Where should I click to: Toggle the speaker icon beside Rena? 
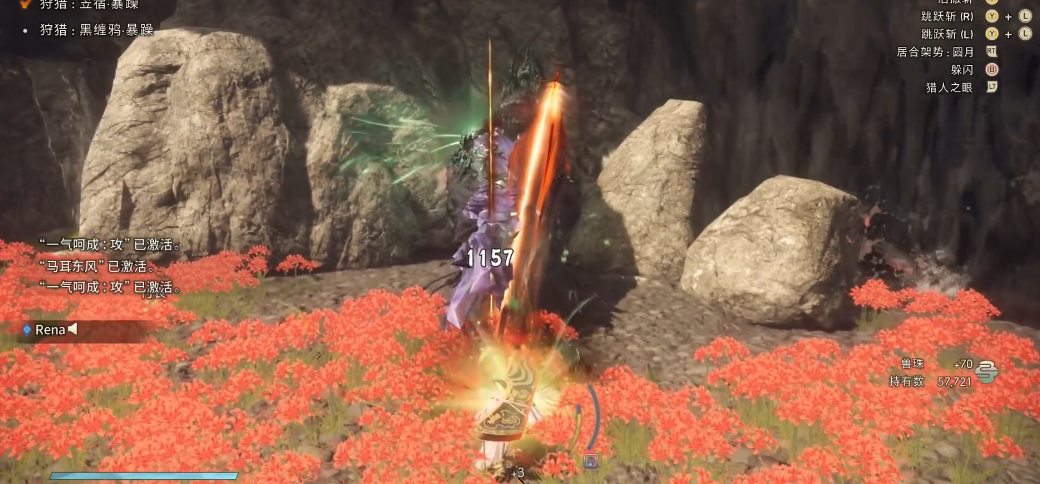[x=72, y=329]
